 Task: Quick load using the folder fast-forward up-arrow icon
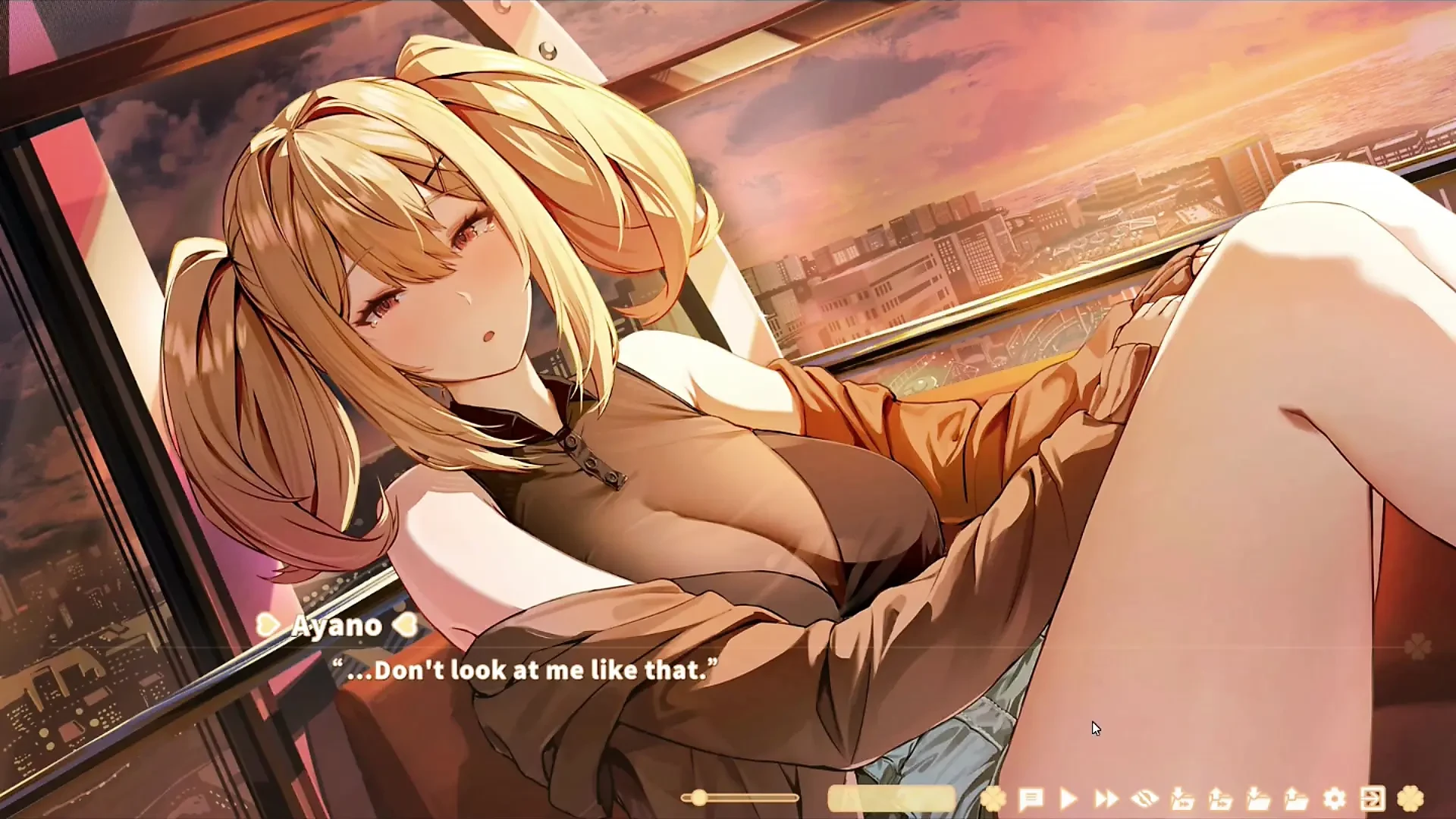coord(1220,799)
